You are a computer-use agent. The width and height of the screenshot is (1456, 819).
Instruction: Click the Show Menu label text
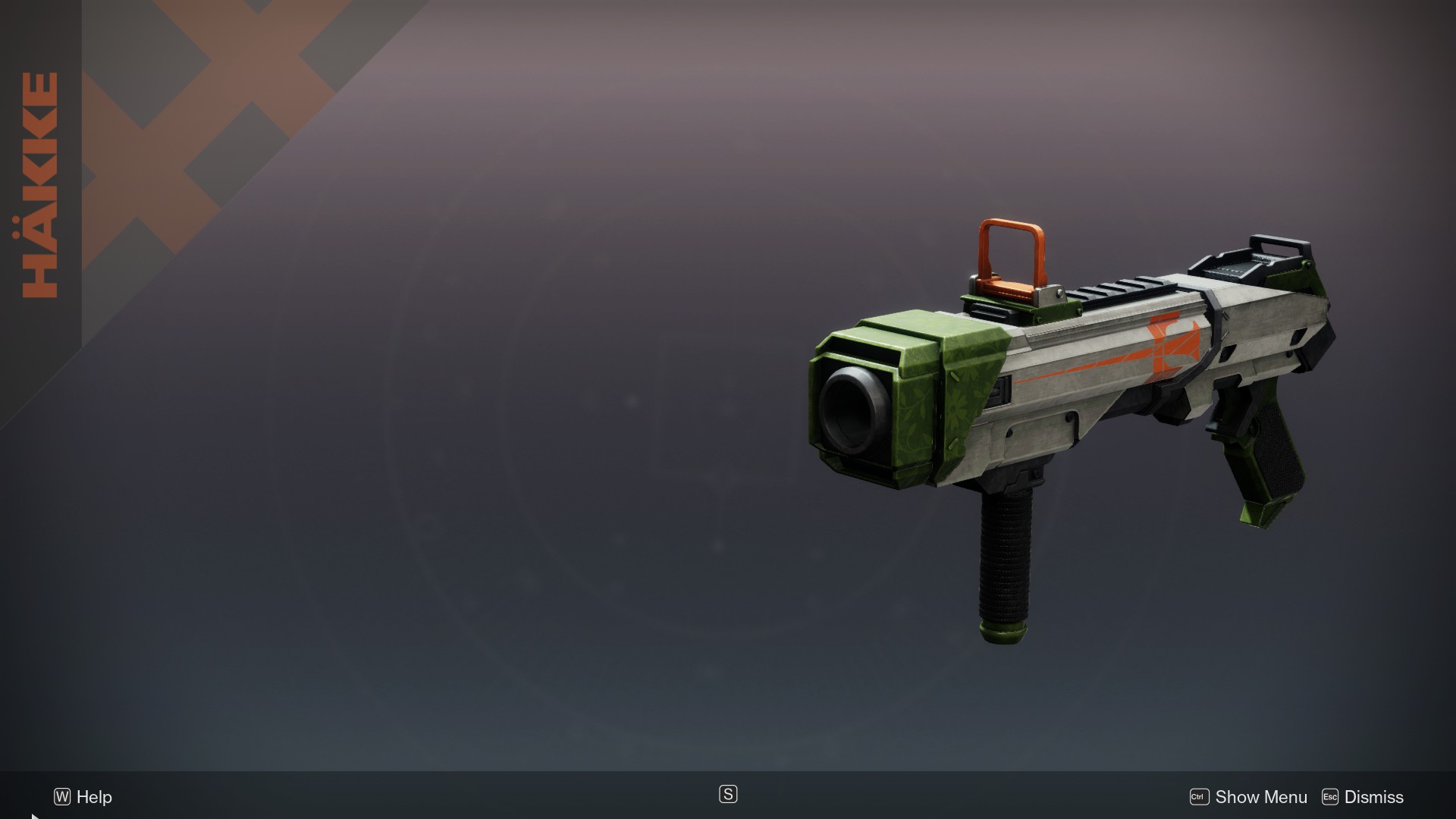point(1260,797)
